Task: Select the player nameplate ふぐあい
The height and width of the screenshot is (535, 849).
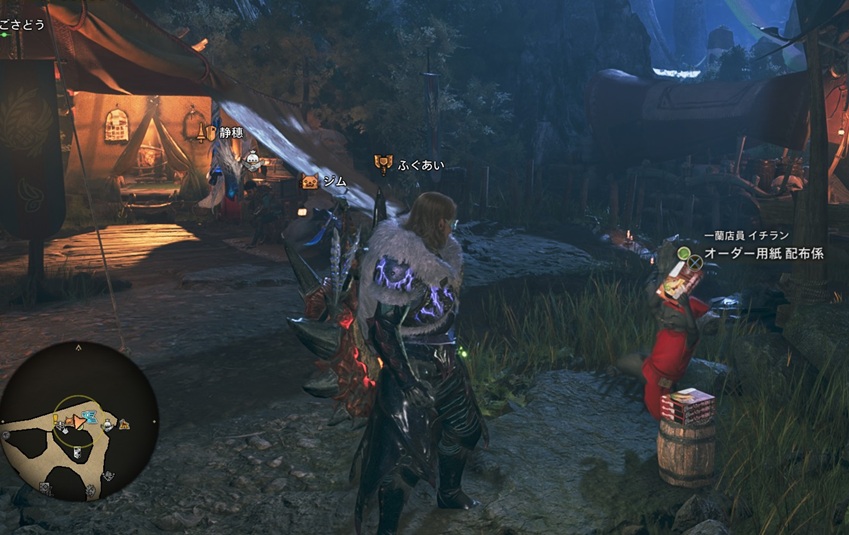Action: 420,164
